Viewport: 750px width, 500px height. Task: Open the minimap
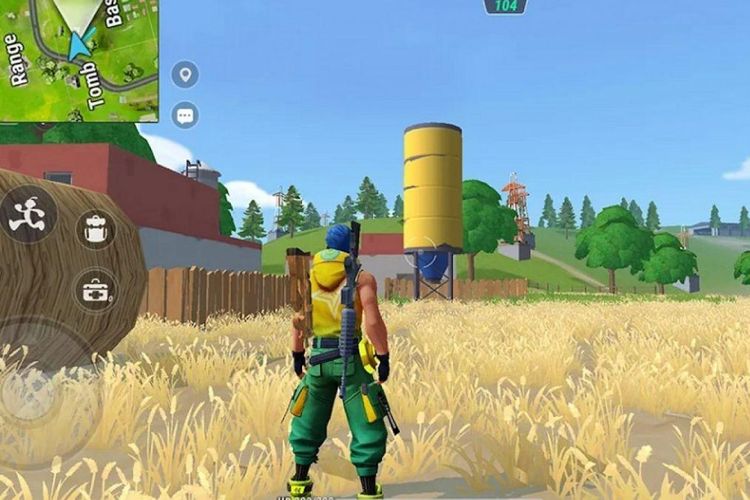point(78,58)
